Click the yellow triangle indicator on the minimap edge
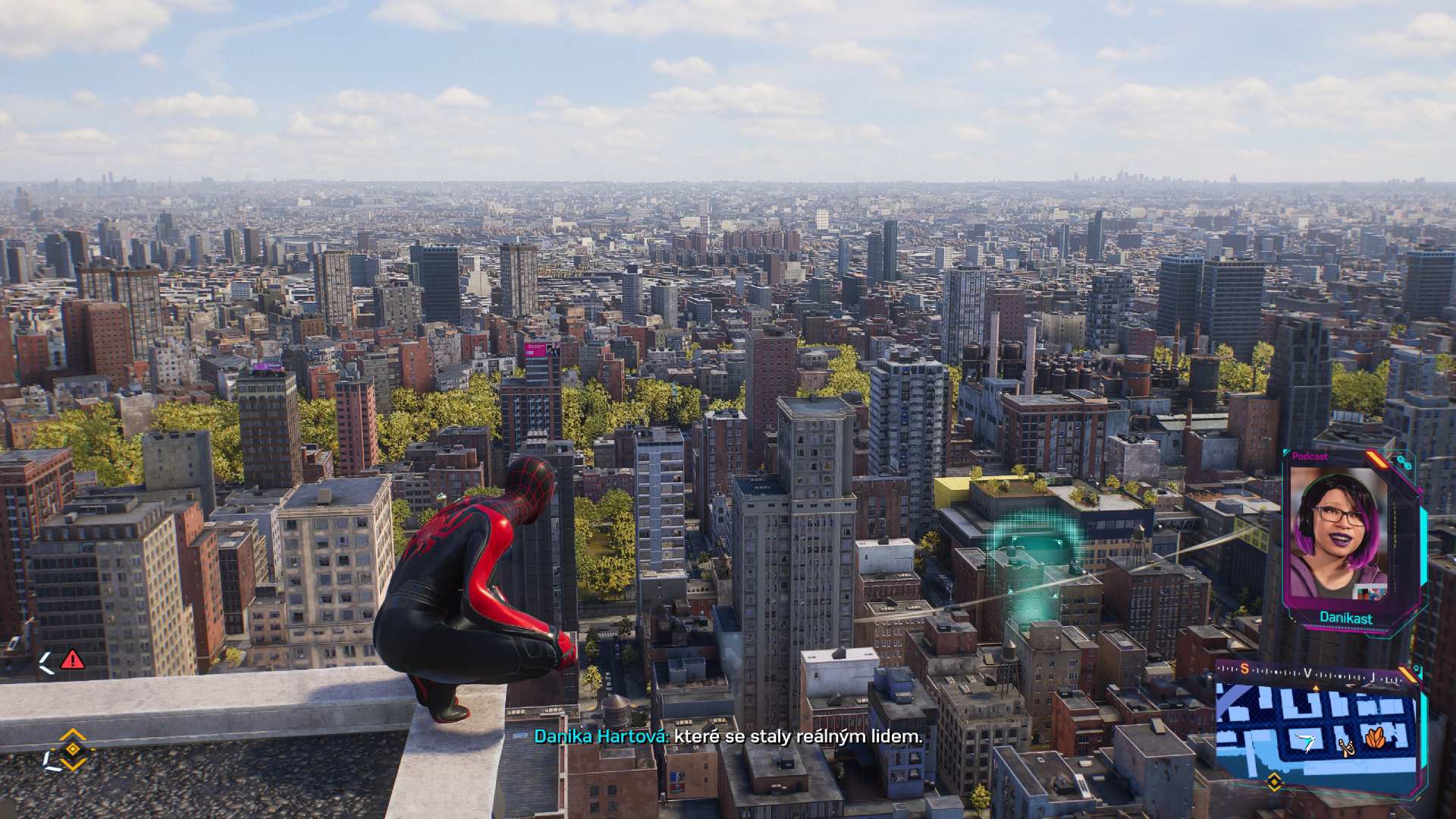This screenshot has width=1456, height=819. point(1316,689)
